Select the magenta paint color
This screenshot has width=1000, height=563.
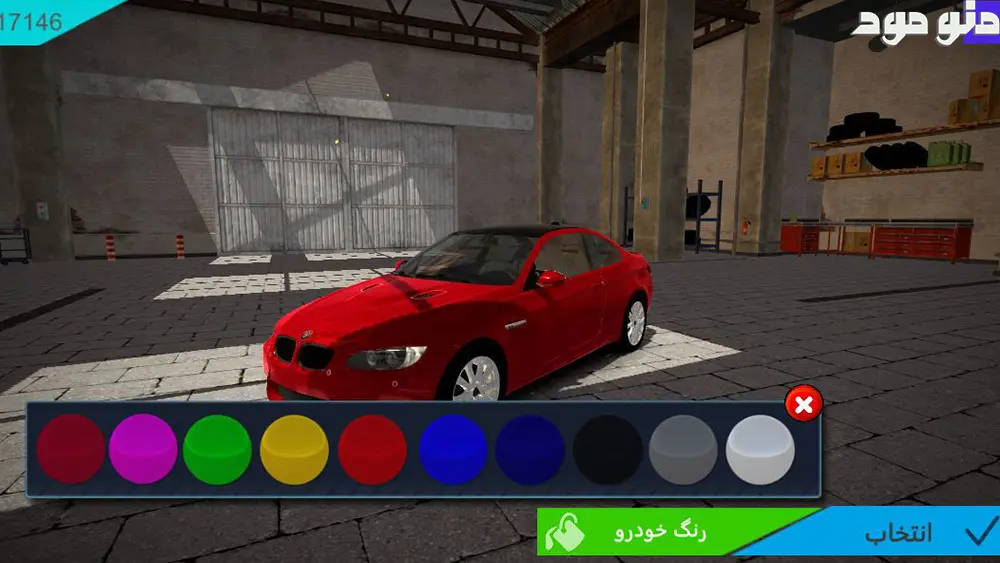click(143, 450)
